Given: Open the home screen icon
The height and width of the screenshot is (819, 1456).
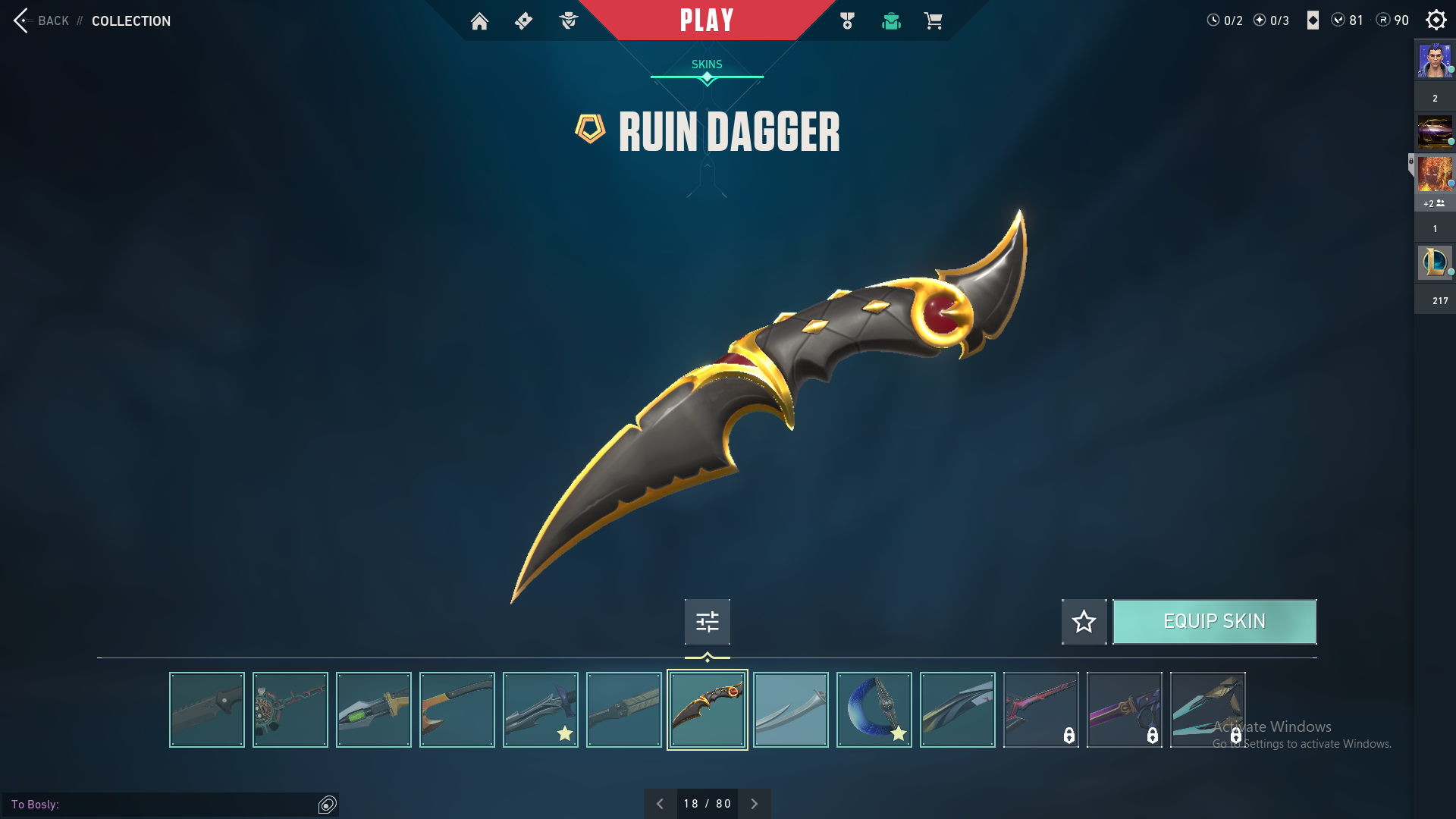Looking at the screenshot, I should 479,21.
